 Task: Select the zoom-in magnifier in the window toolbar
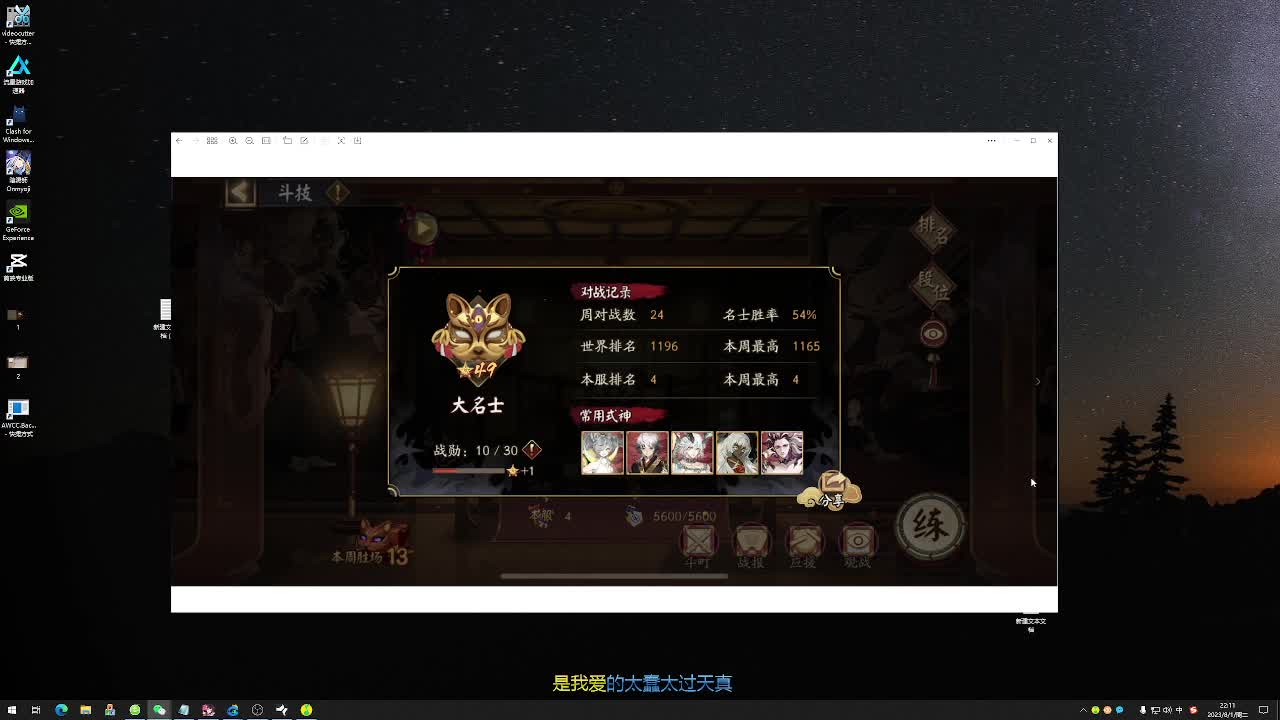click(x=234, y=141)
